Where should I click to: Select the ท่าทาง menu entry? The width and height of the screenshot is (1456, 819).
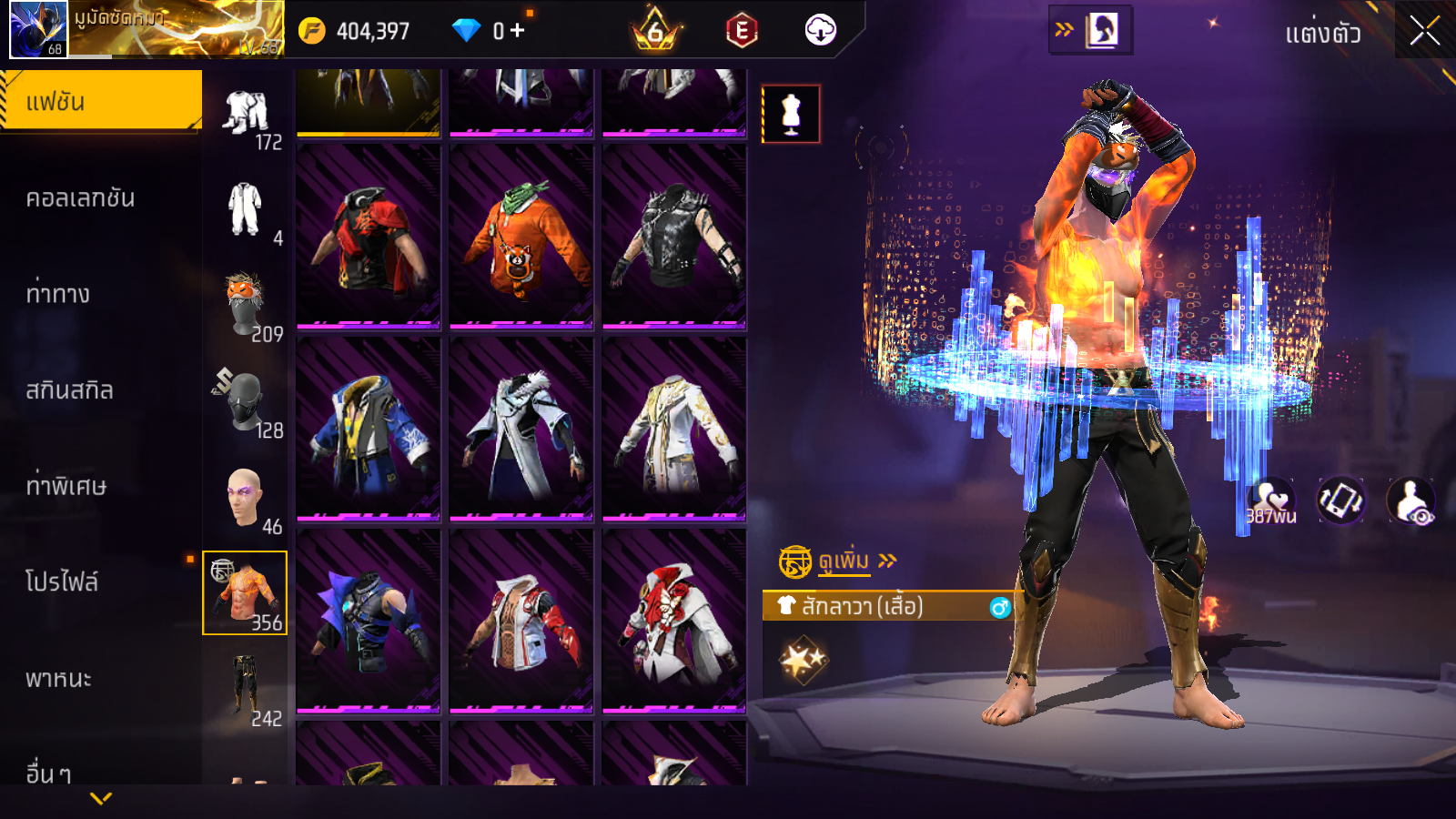tap(58, 294)
